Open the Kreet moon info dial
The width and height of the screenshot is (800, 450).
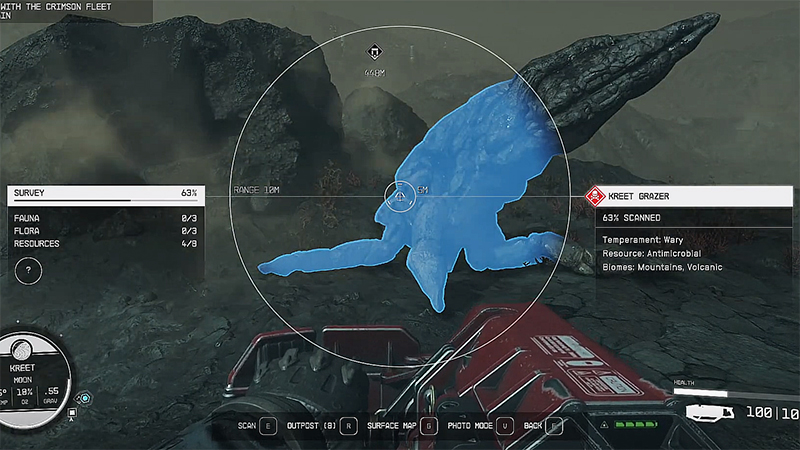[x=32, y=372]
